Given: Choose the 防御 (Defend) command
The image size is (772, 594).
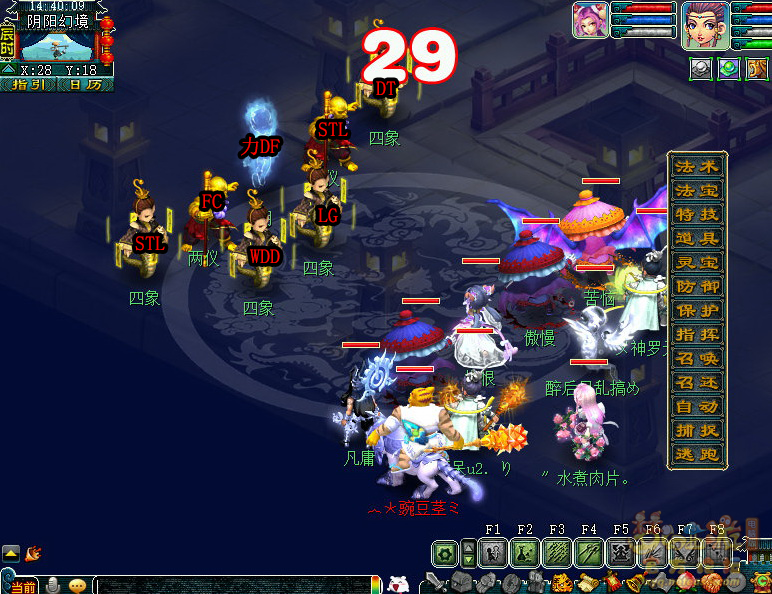Looking at the screenshot, I should [697, 286].
